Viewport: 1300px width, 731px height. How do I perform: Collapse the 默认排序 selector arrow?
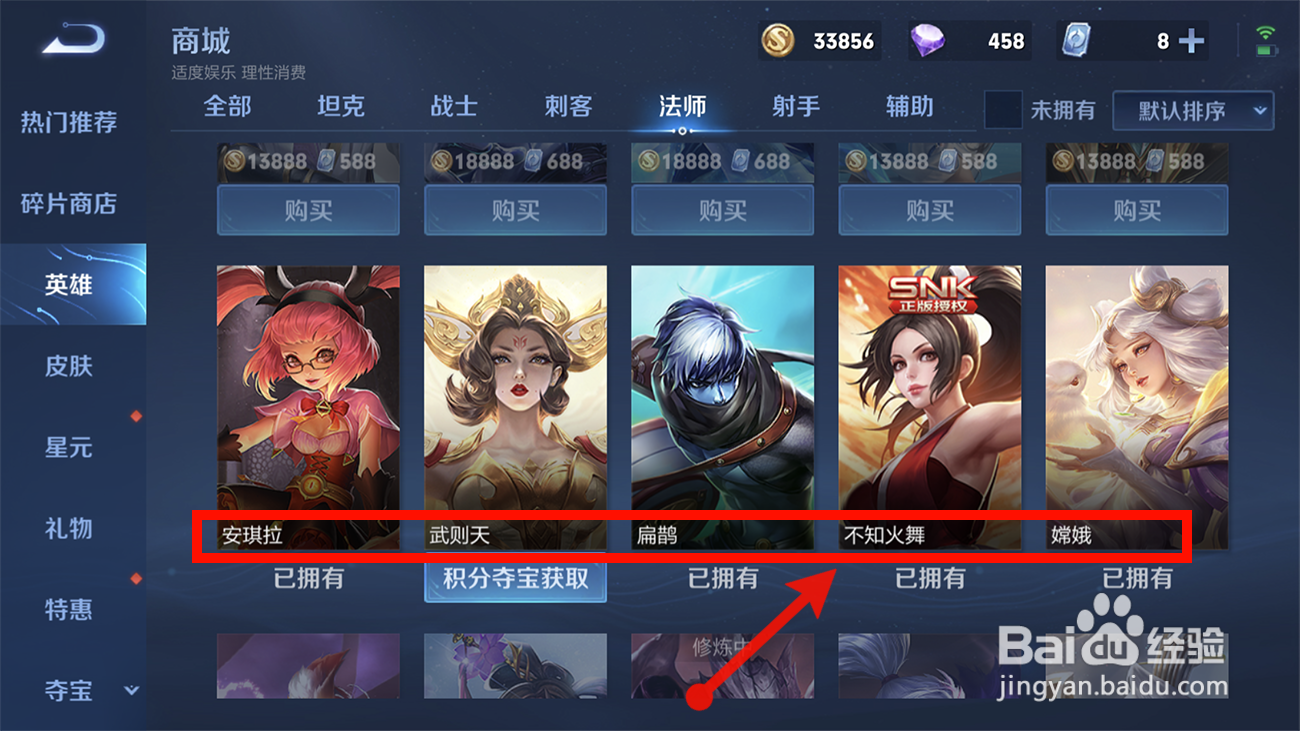coord(1259,112)
